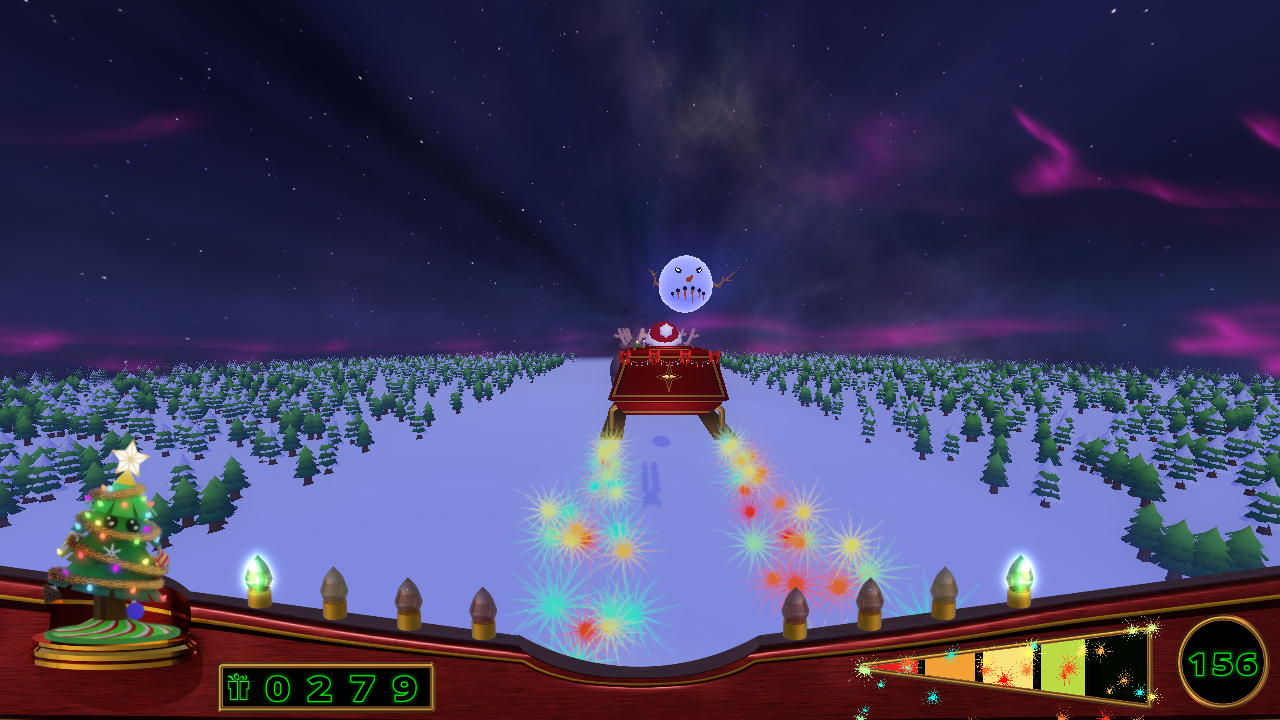1280x720 pixels.
Task: Toggle the lit green bulb near the right side
Action: 1018,575
